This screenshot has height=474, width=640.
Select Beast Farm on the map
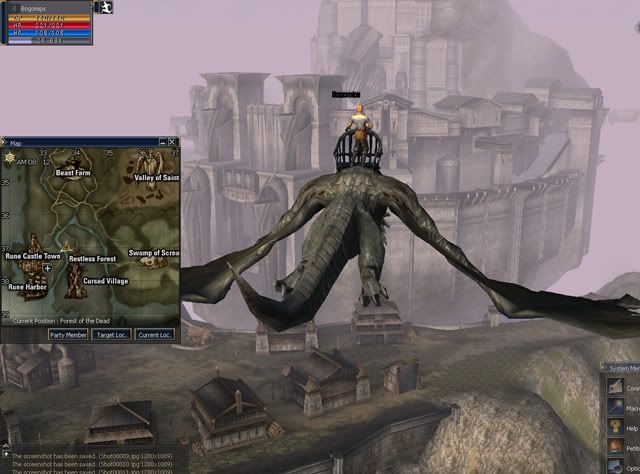pyautogui.click(x=73, y=172)
